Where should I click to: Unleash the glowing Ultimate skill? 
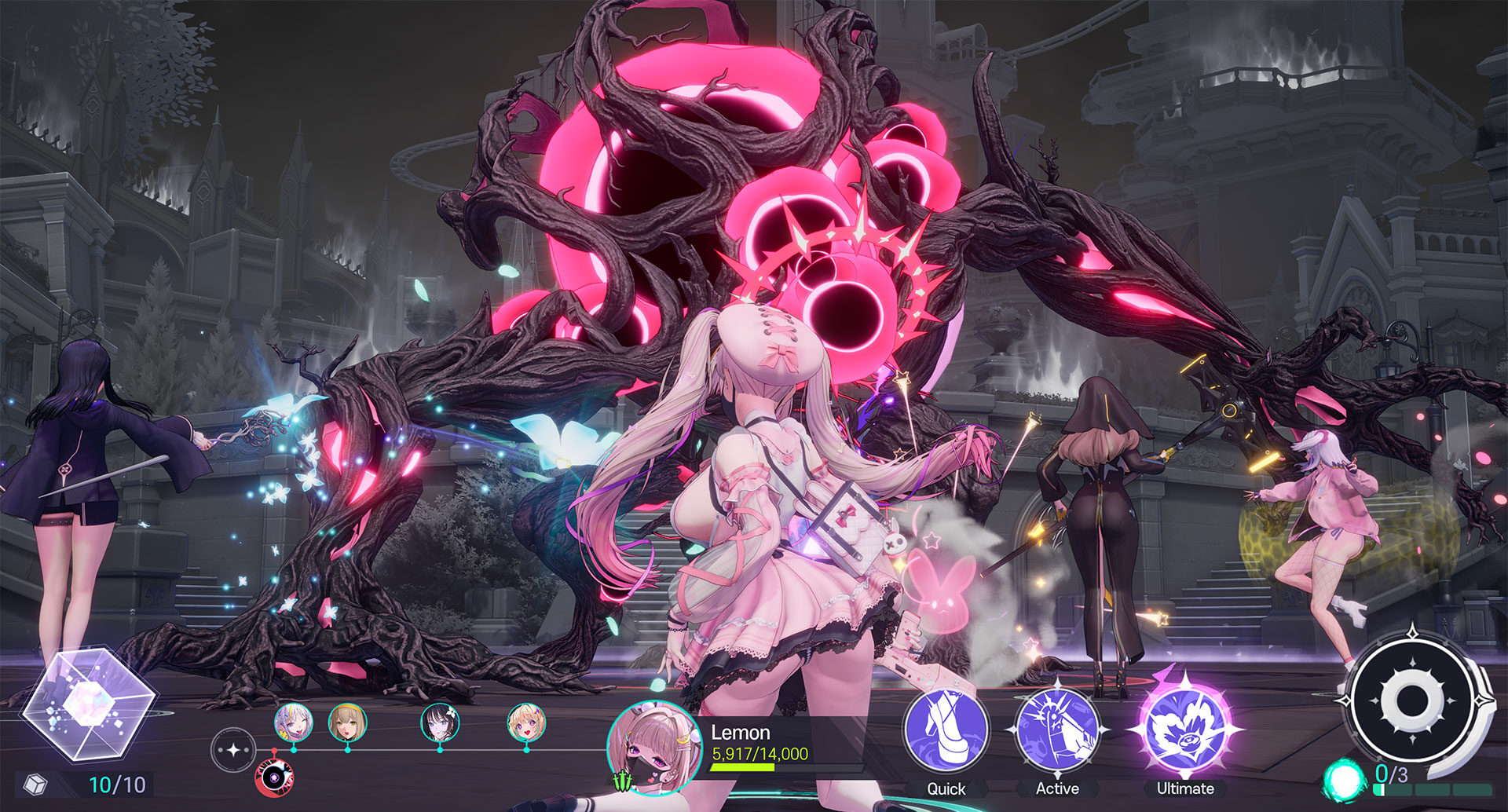point(1184,730)
